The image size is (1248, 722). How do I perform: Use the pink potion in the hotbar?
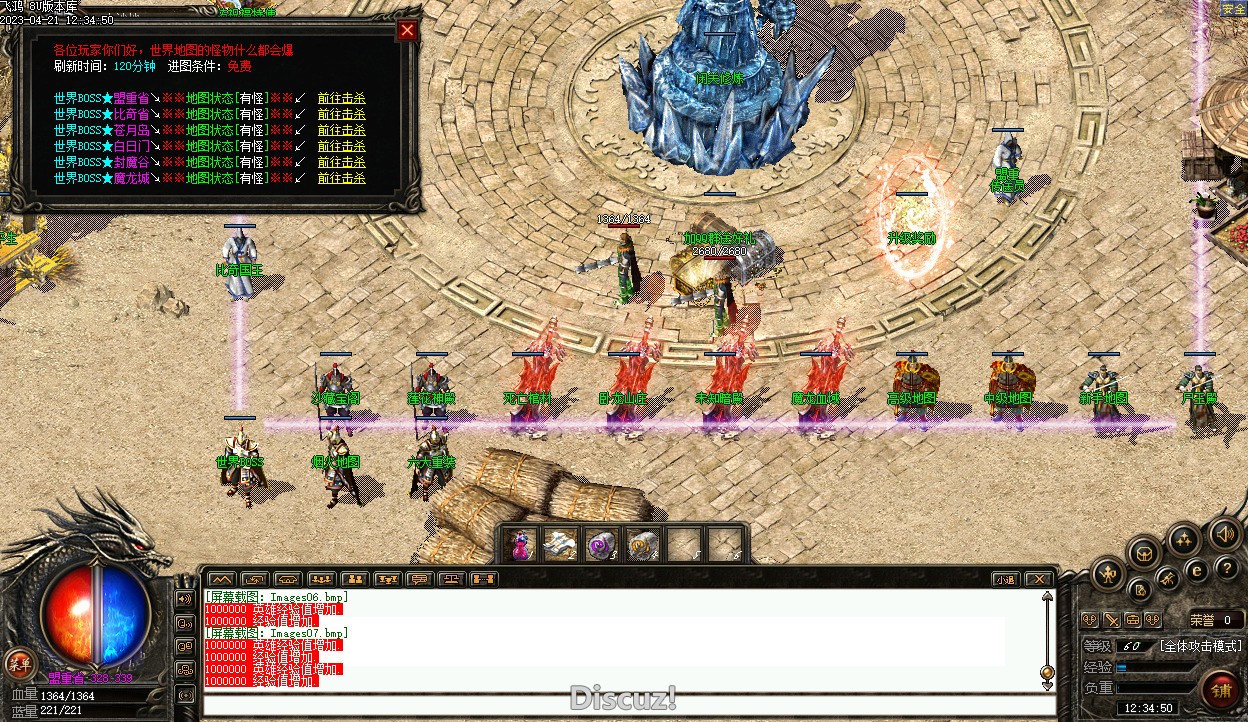coord(519,545)
